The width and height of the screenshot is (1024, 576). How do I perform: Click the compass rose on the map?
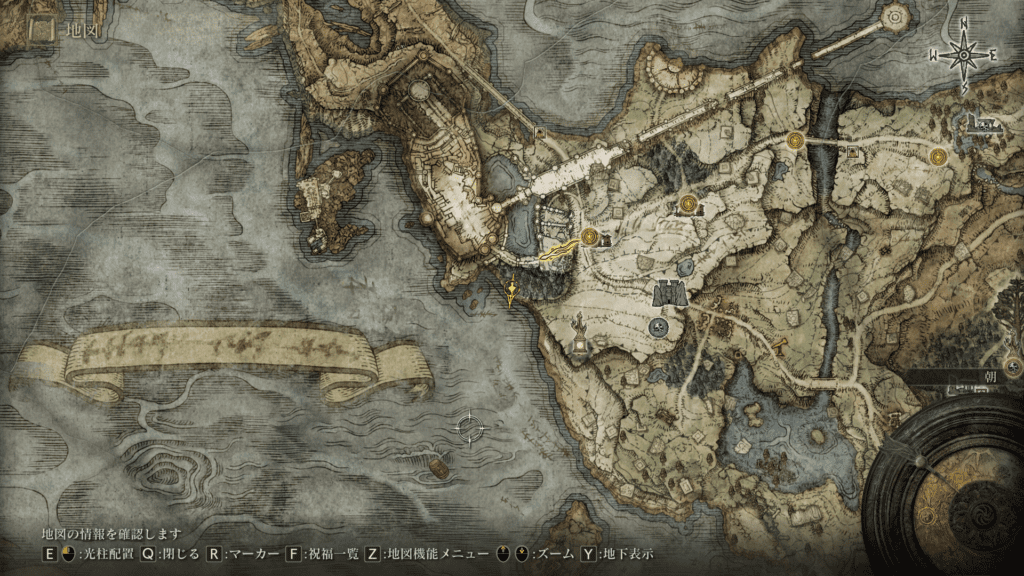tap(964, 55)
